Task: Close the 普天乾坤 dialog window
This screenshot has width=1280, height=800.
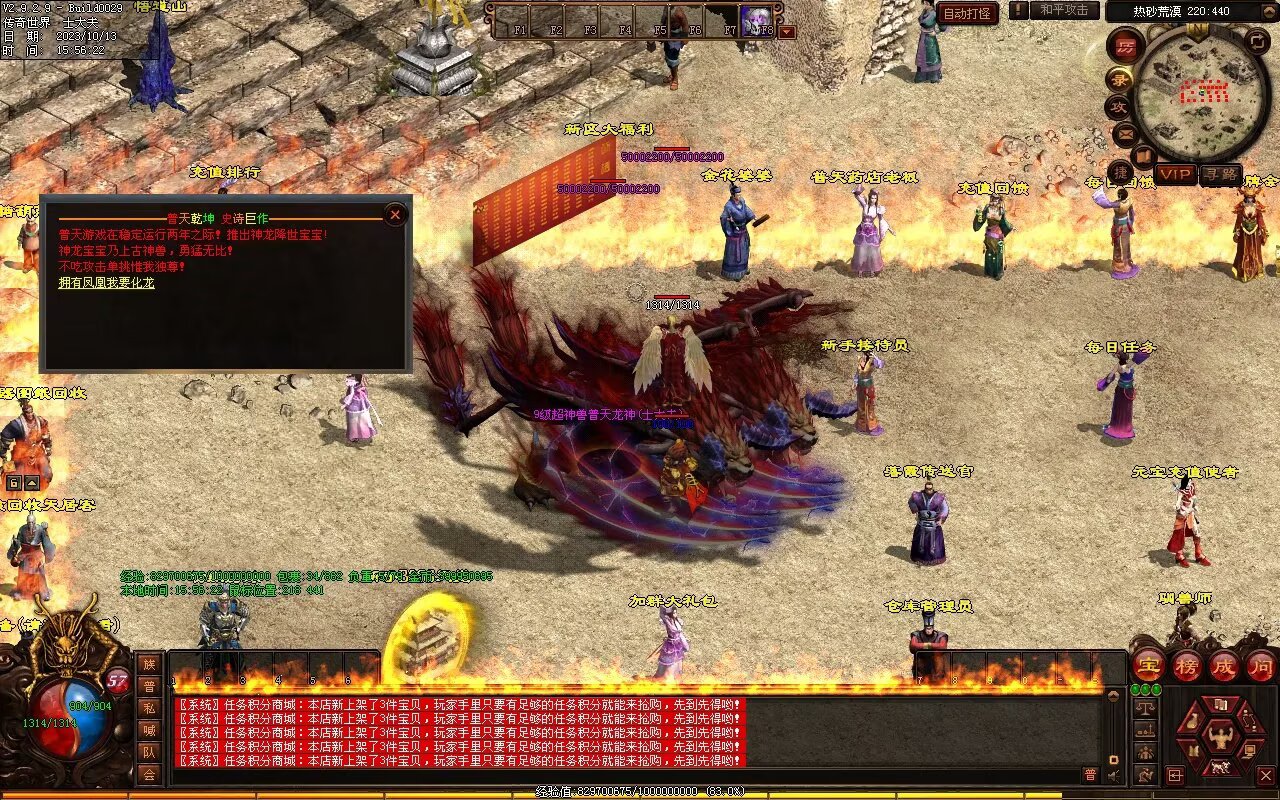Action: pyautogui.click(x=396, y=214)
